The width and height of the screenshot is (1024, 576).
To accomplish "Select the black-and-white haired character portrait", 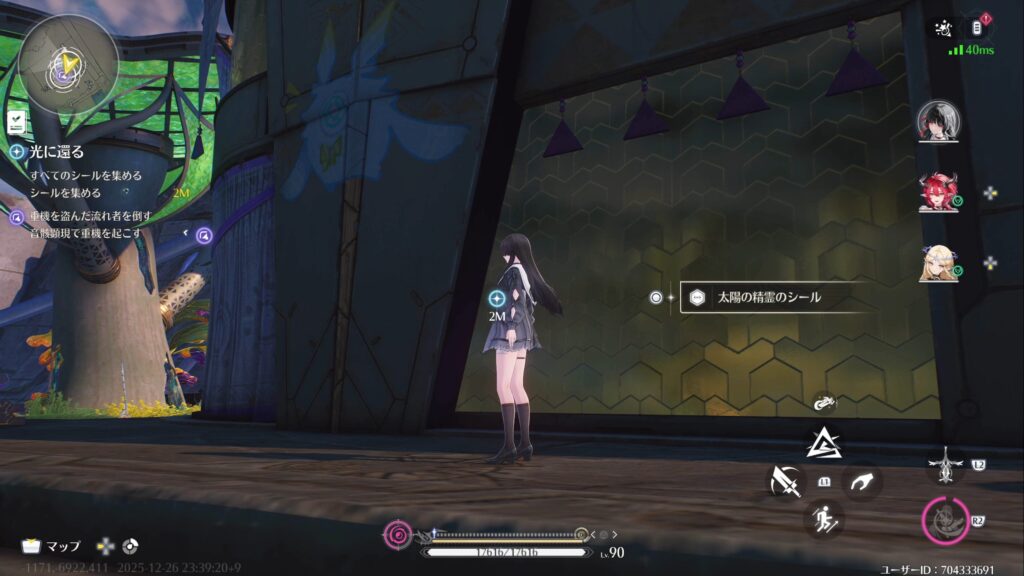I will (938, 122).
